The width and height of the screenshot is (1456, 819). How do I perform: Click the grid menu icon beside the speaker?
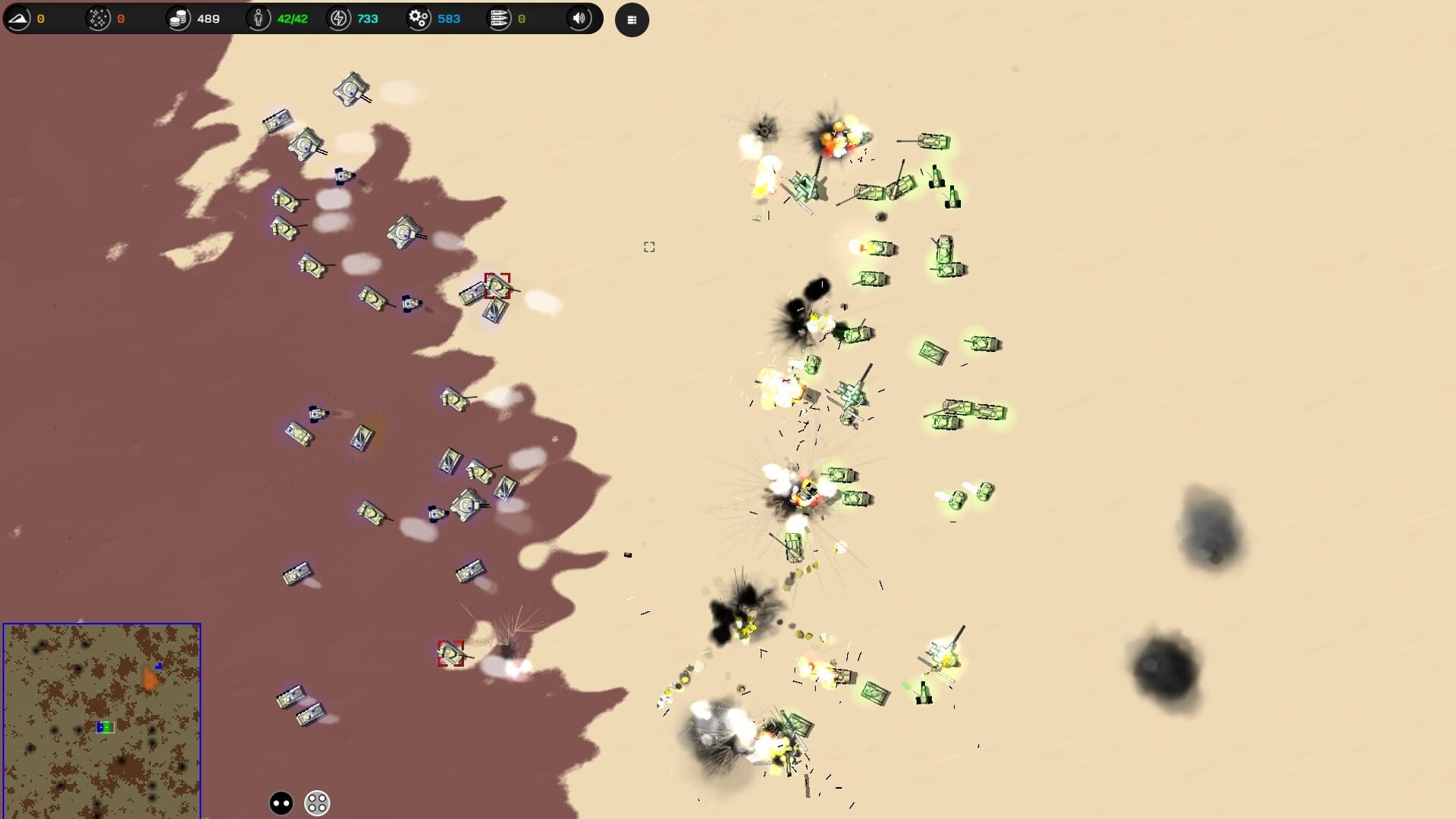[632, 19]
